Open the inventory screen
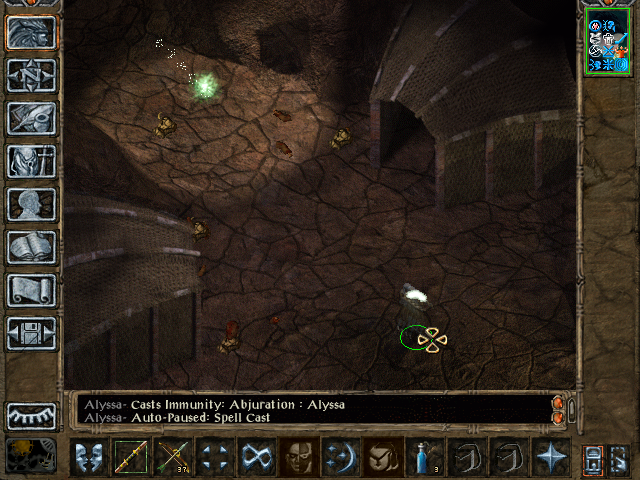The height and width of the screenshot is (480, 640). (x=32, y=161)
